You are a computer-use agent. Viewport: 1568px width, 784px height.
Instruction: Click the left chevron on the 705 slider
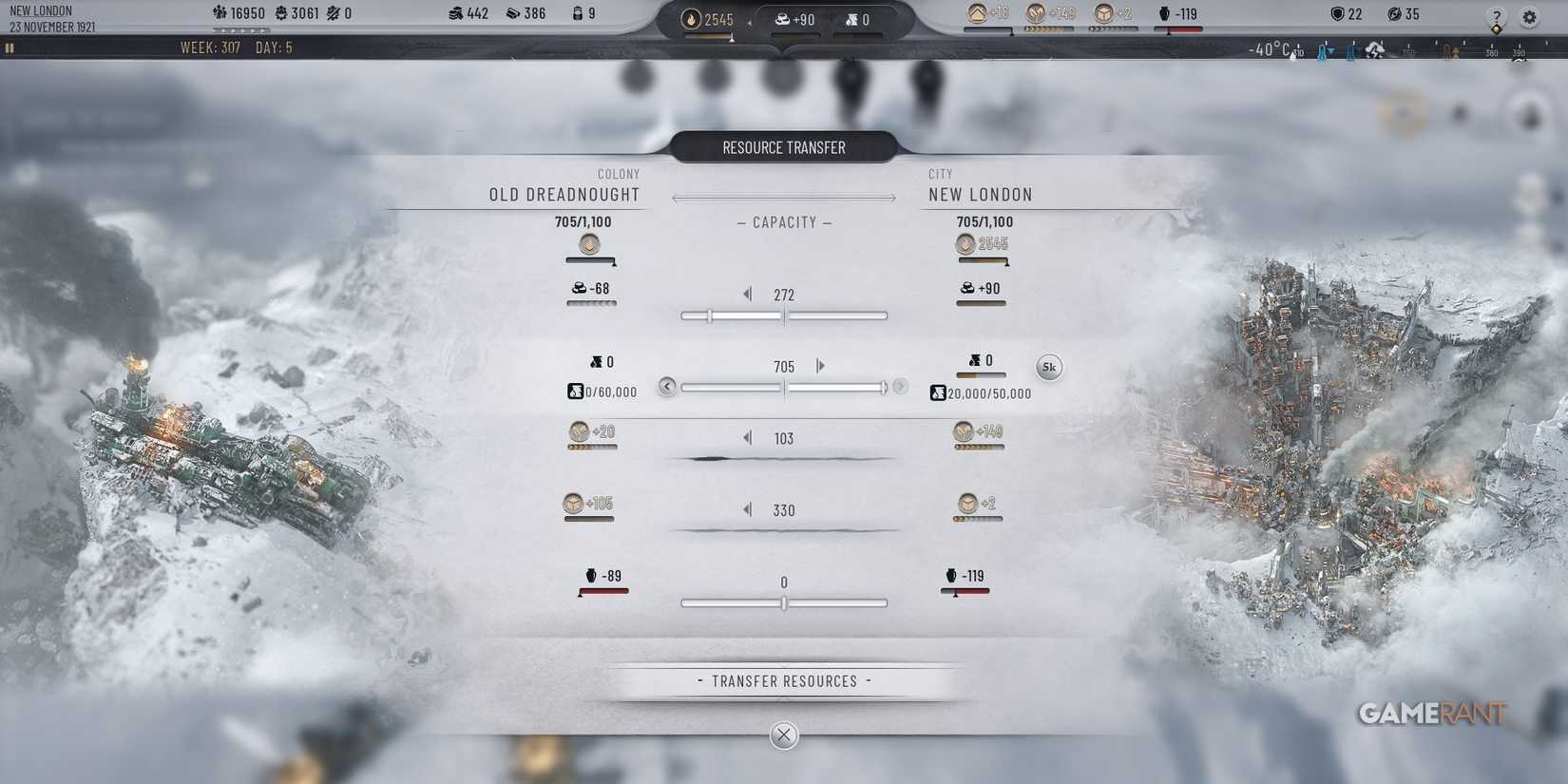click(x=667, y=387)
